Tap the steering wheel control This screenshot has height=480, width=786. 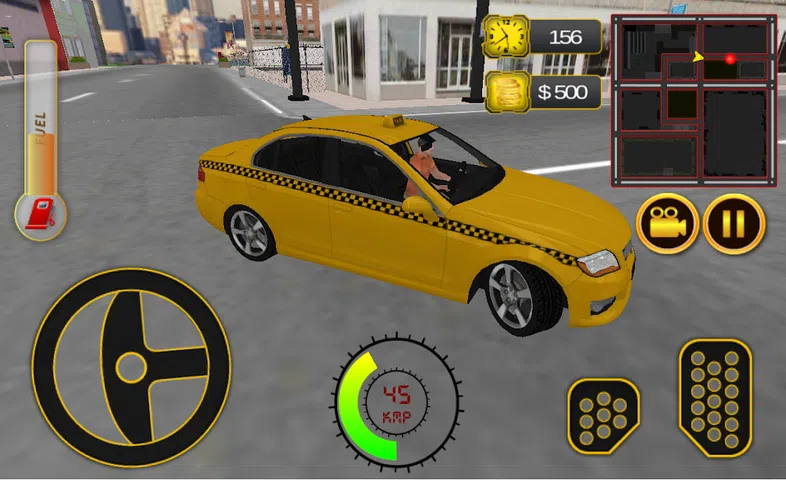click(131, 367)
